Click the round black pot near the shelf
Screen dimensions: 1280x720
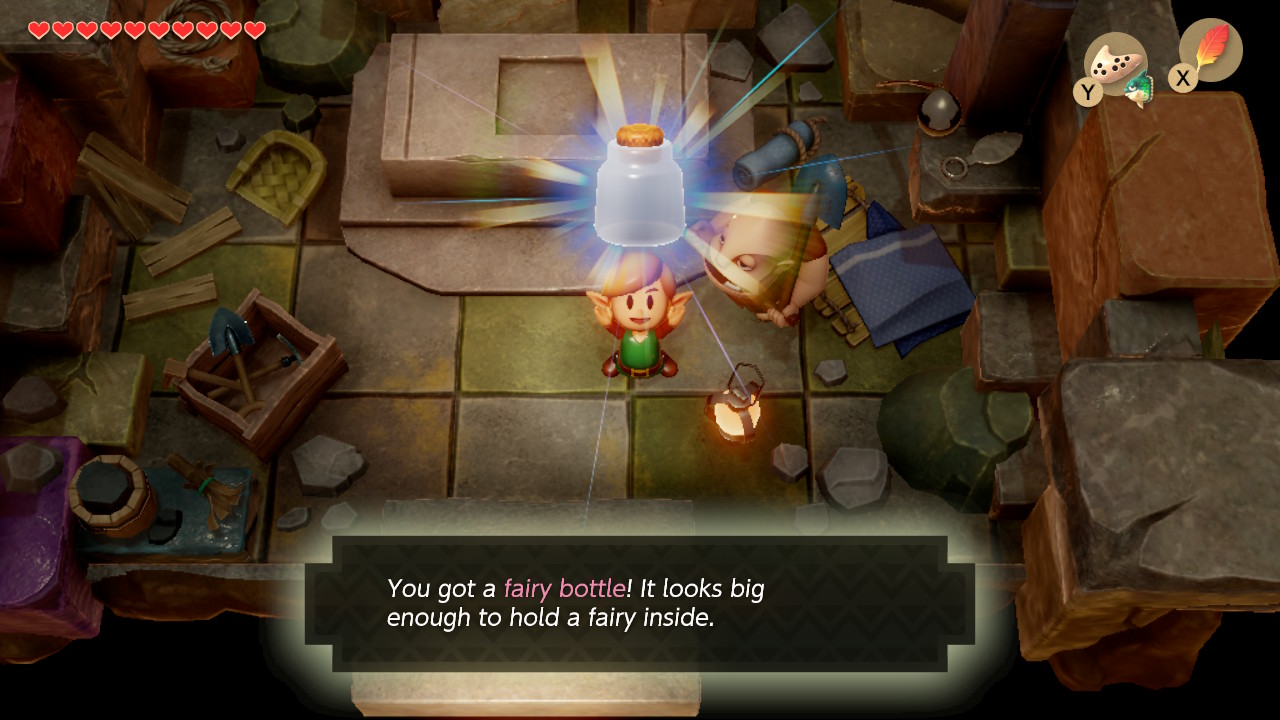[938, 110]
